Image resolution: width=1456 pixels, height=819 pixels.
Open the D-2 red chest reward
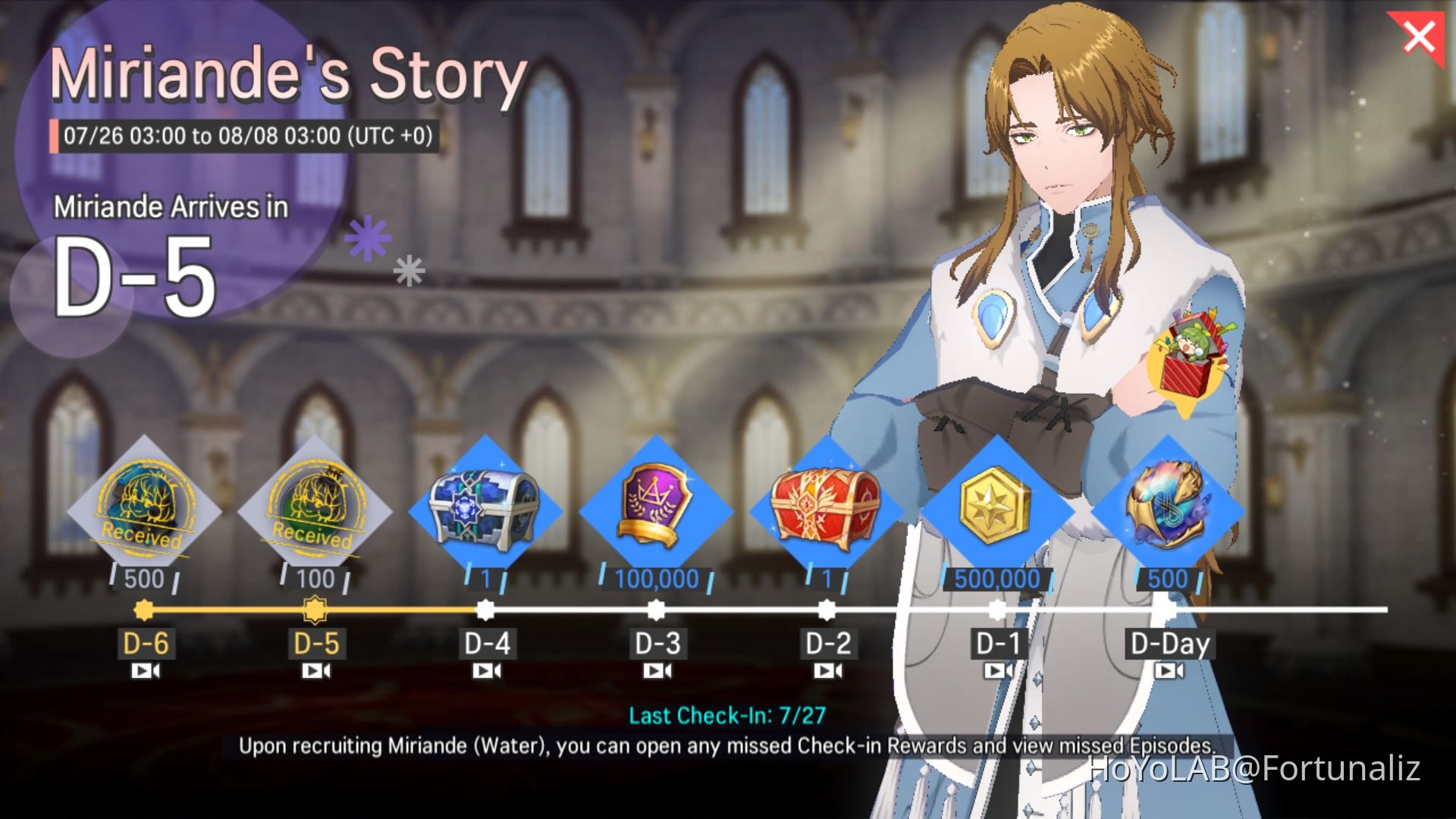(x=824, y=508)
